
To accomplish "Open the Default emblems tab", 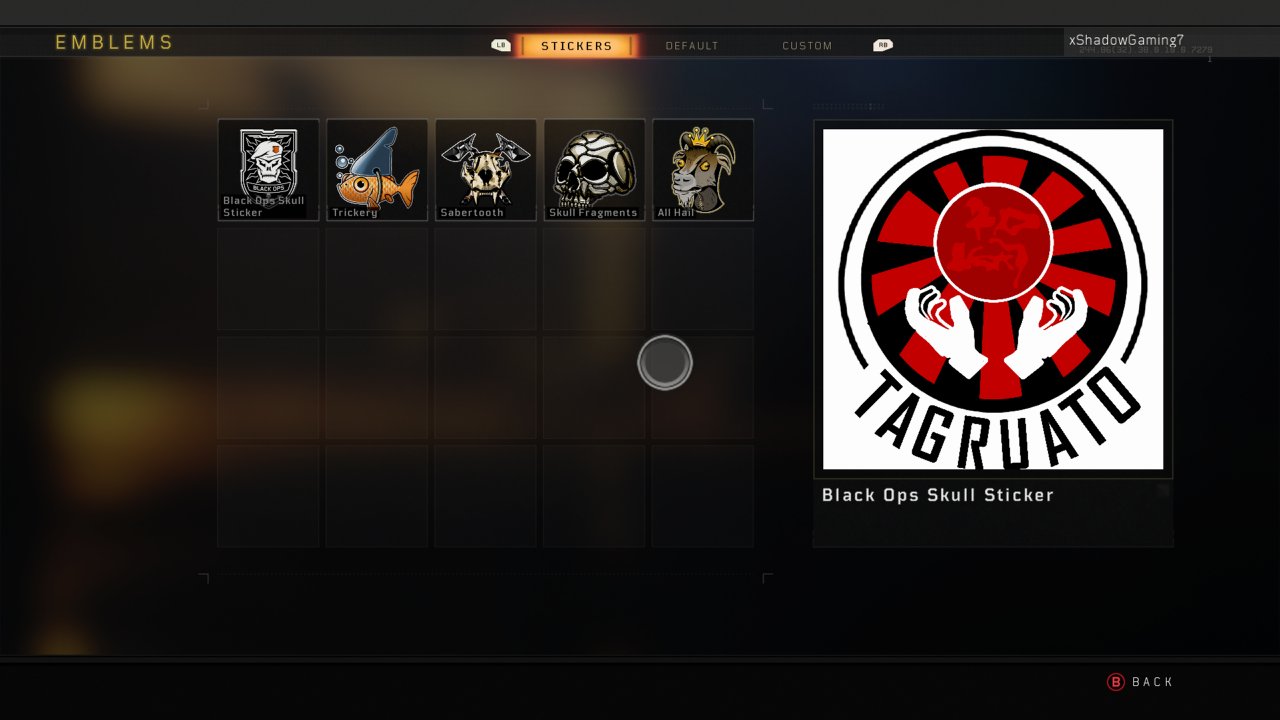I will pos(692,45).
